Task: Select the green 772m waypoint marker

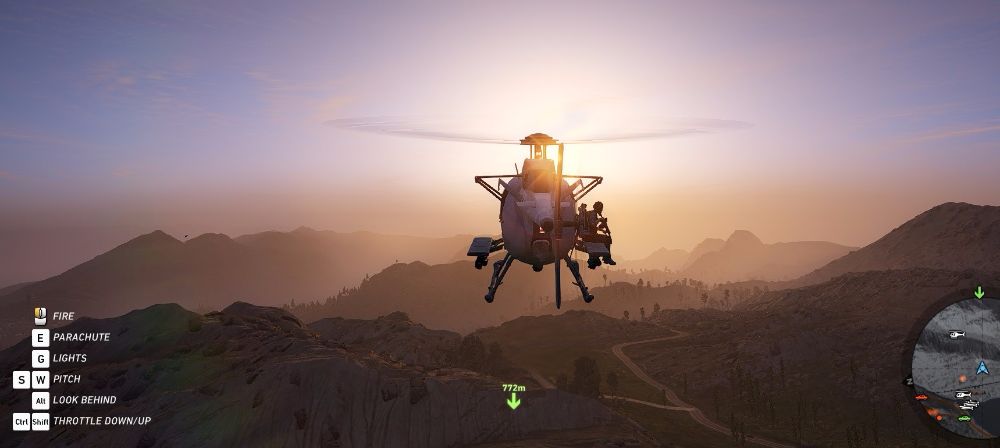Action: click(513, 400)
